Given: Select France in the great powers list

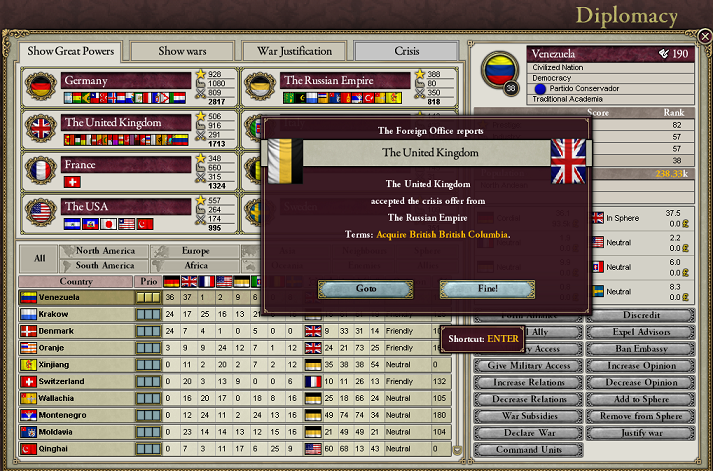Looking at the screenshot, I should (125, 165).
